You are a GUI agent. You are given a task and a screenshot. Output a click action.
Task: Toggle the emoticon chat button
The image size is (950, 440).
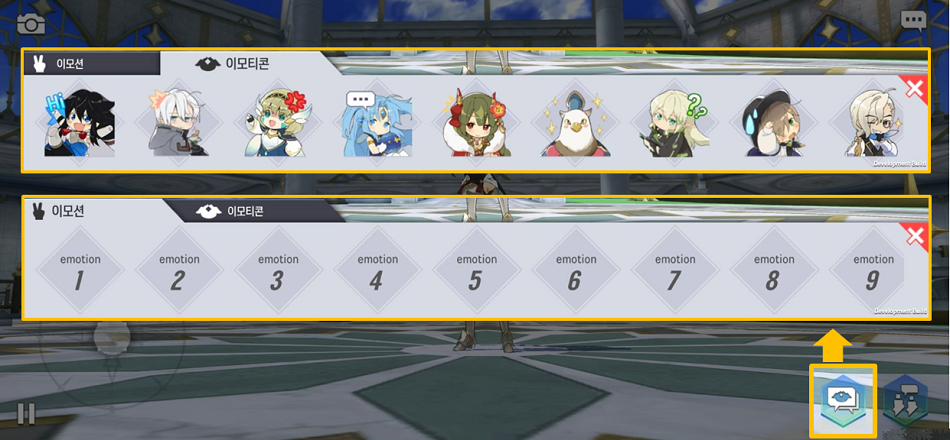[842, 400]
